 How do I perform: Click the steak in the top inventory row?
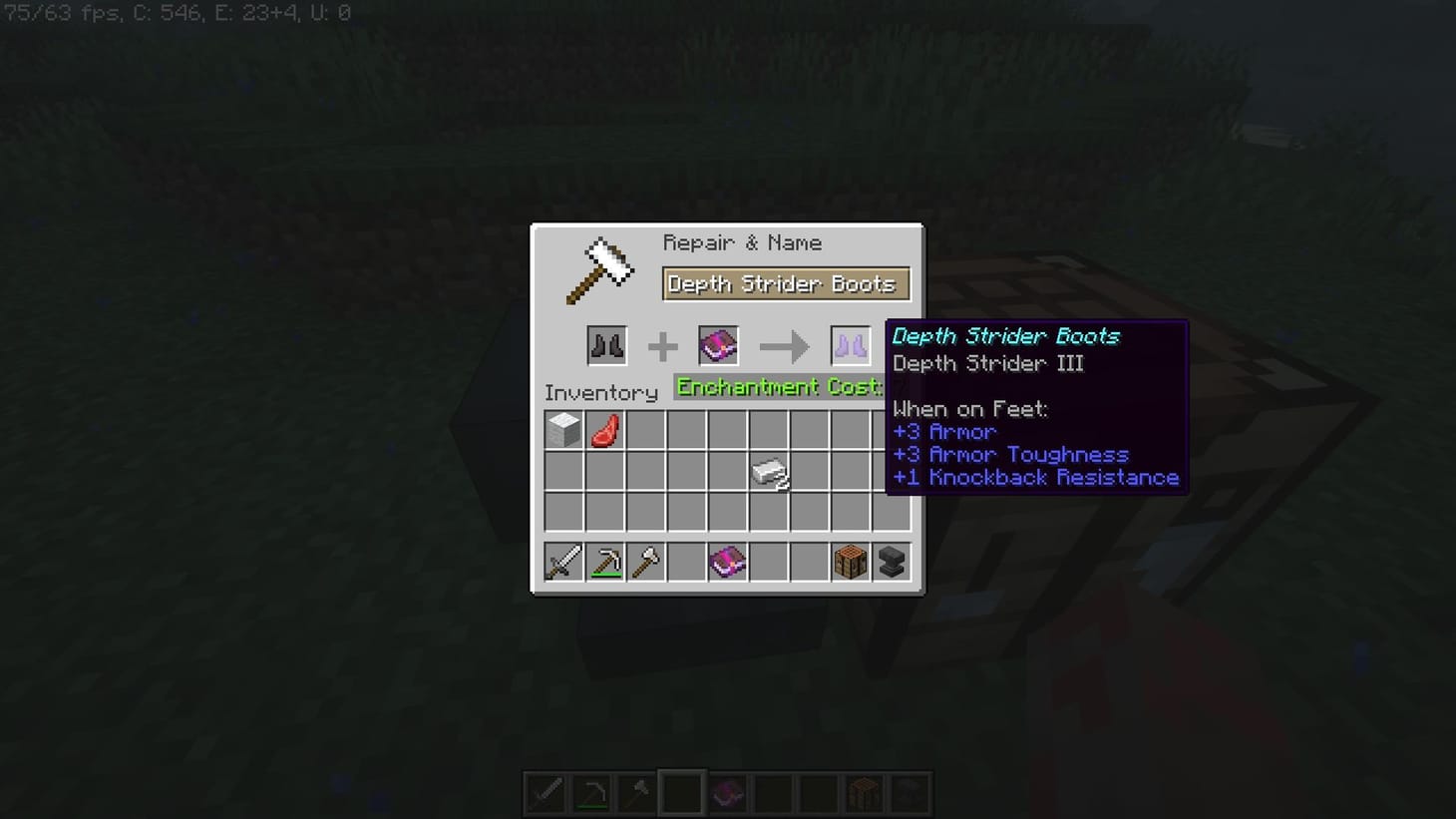(x=604, y=430)
